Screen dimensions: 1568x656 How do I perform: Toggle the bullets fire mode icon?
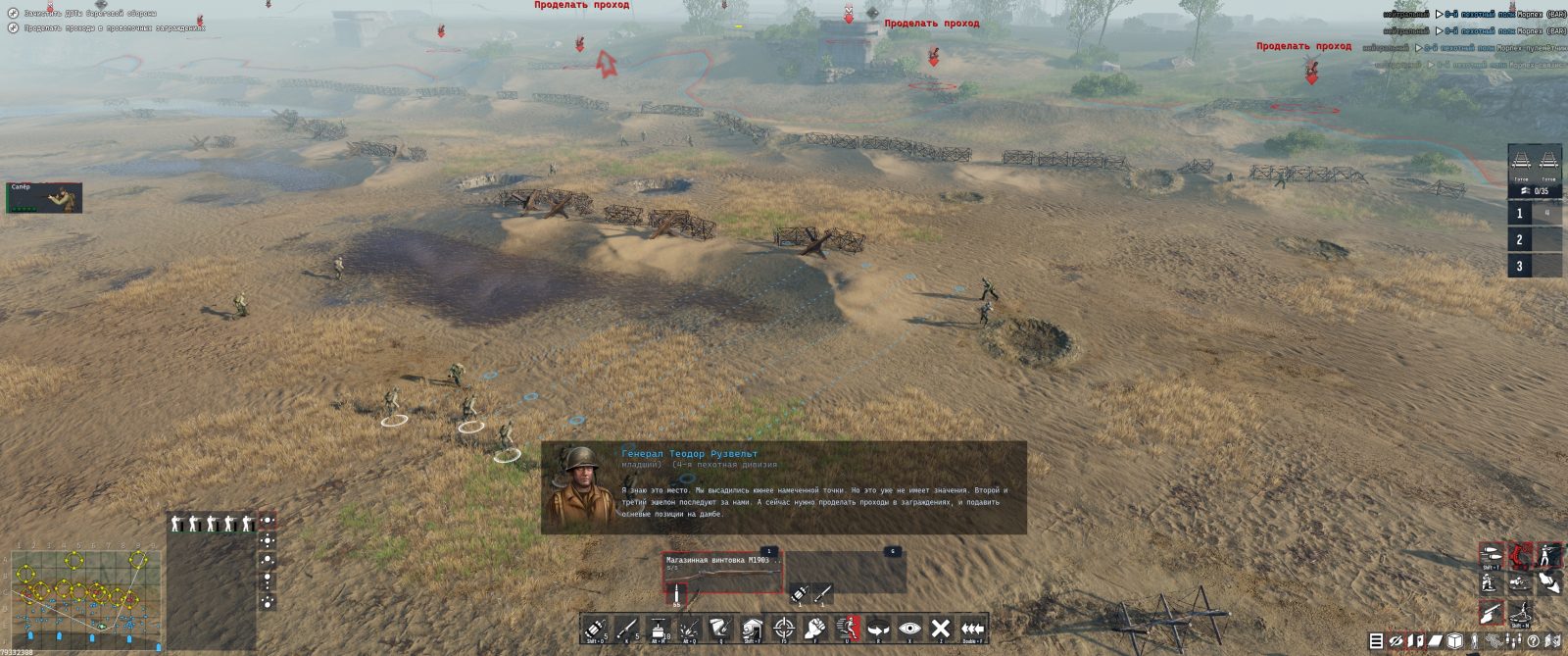(x=1491, y=556)
